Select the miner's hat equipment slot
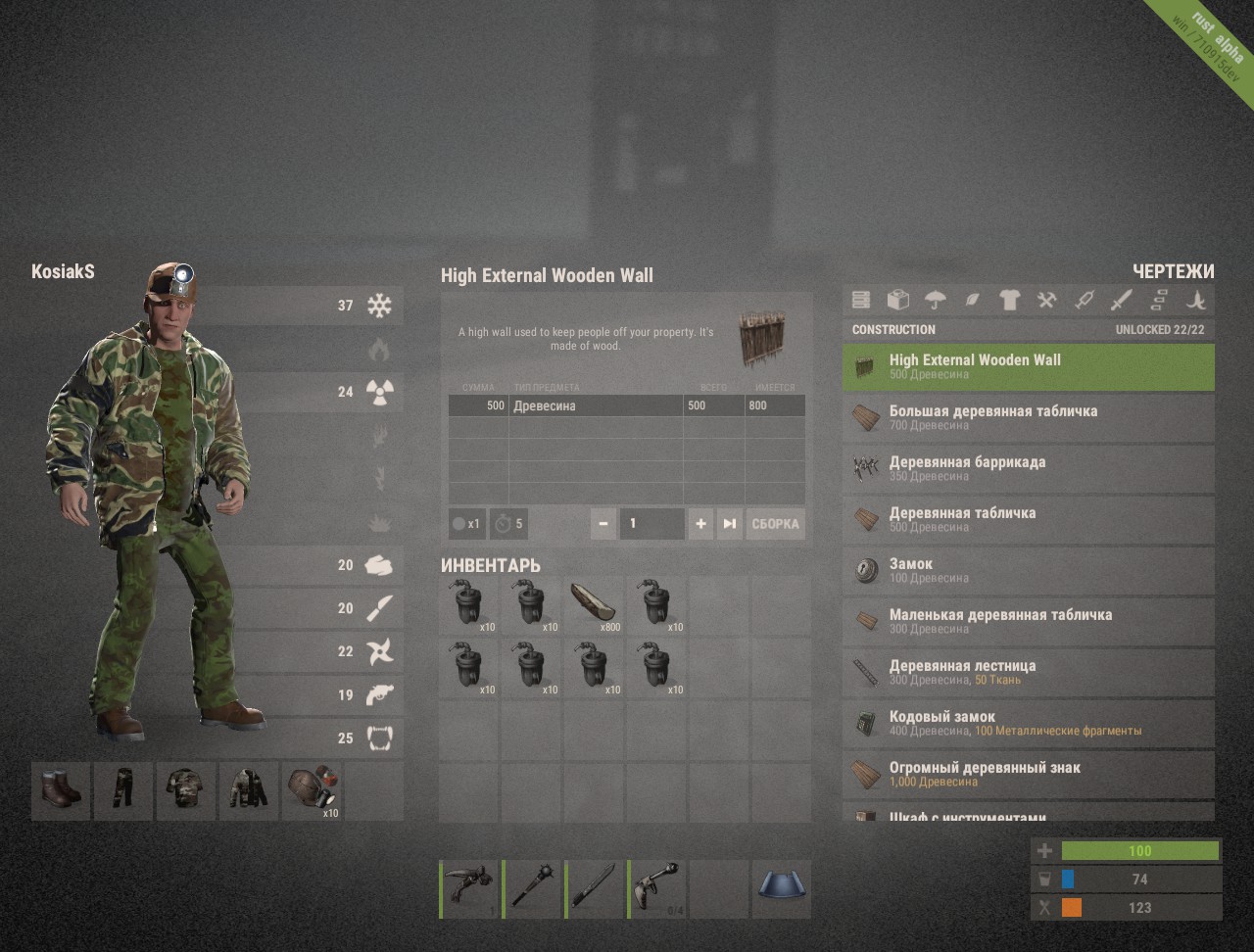1254x952 pixels. tap(312, 790)
